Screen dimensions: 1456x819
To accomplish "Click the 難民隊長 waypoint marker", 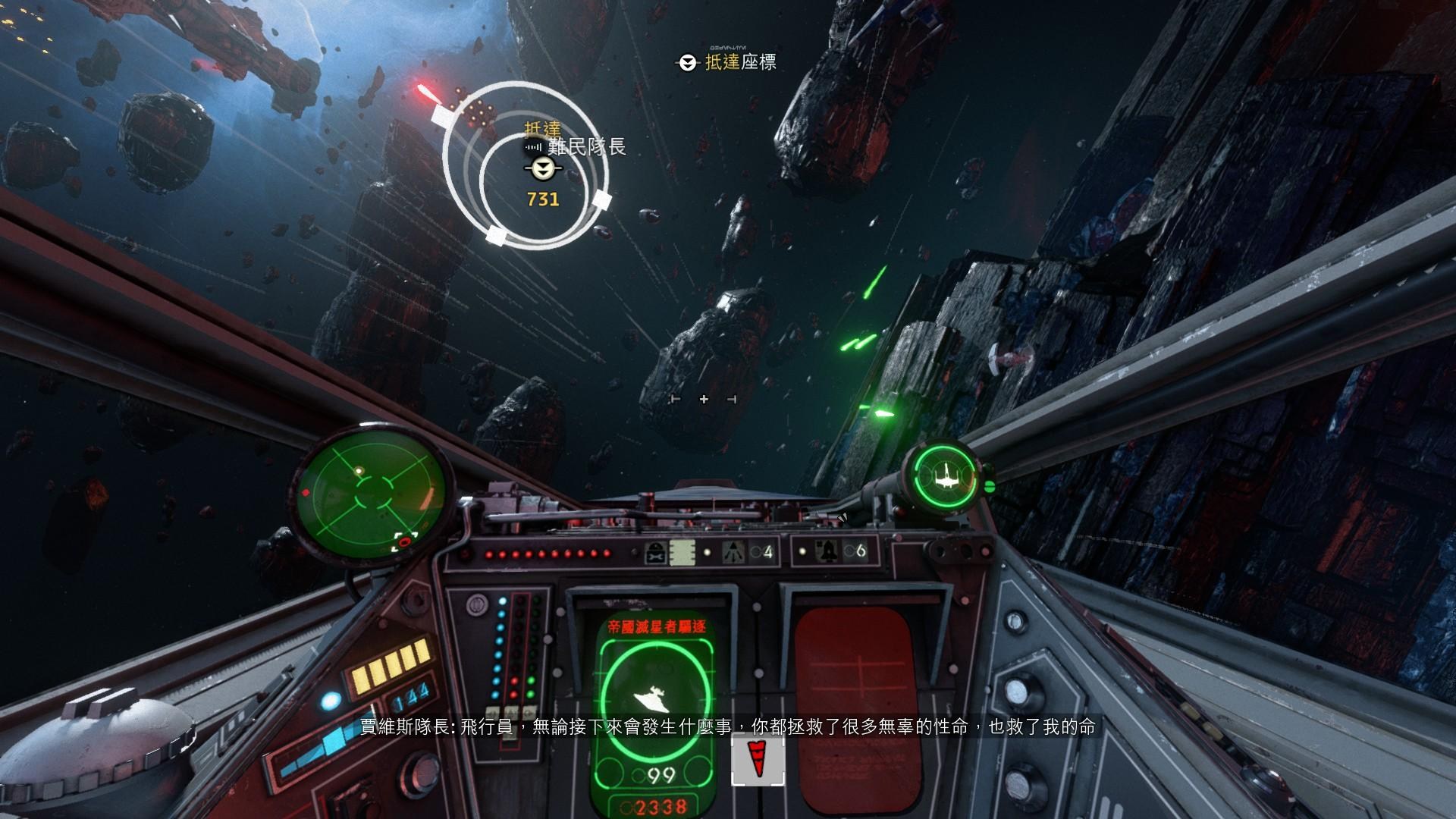I will coord(543,169).
